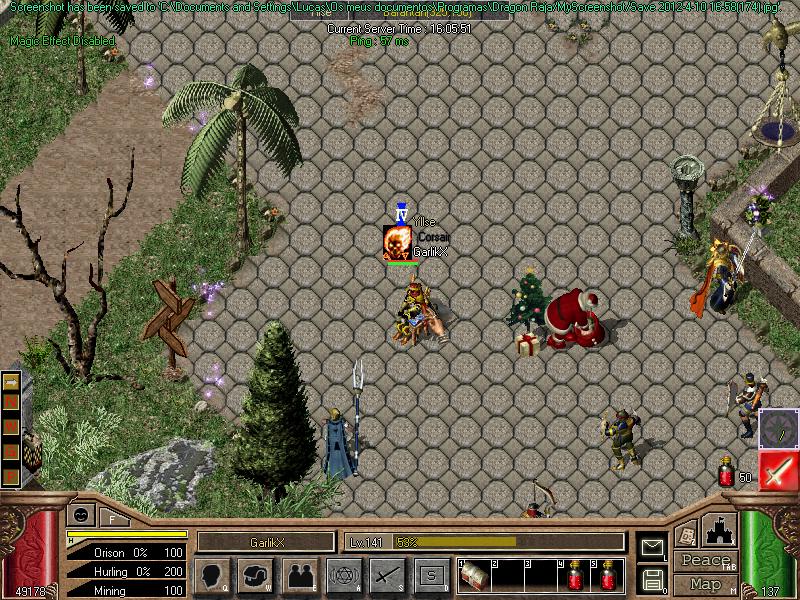The width and height of the screenshot is (800, 600).
Task: Click the square S button
Action: coord(431,576)
